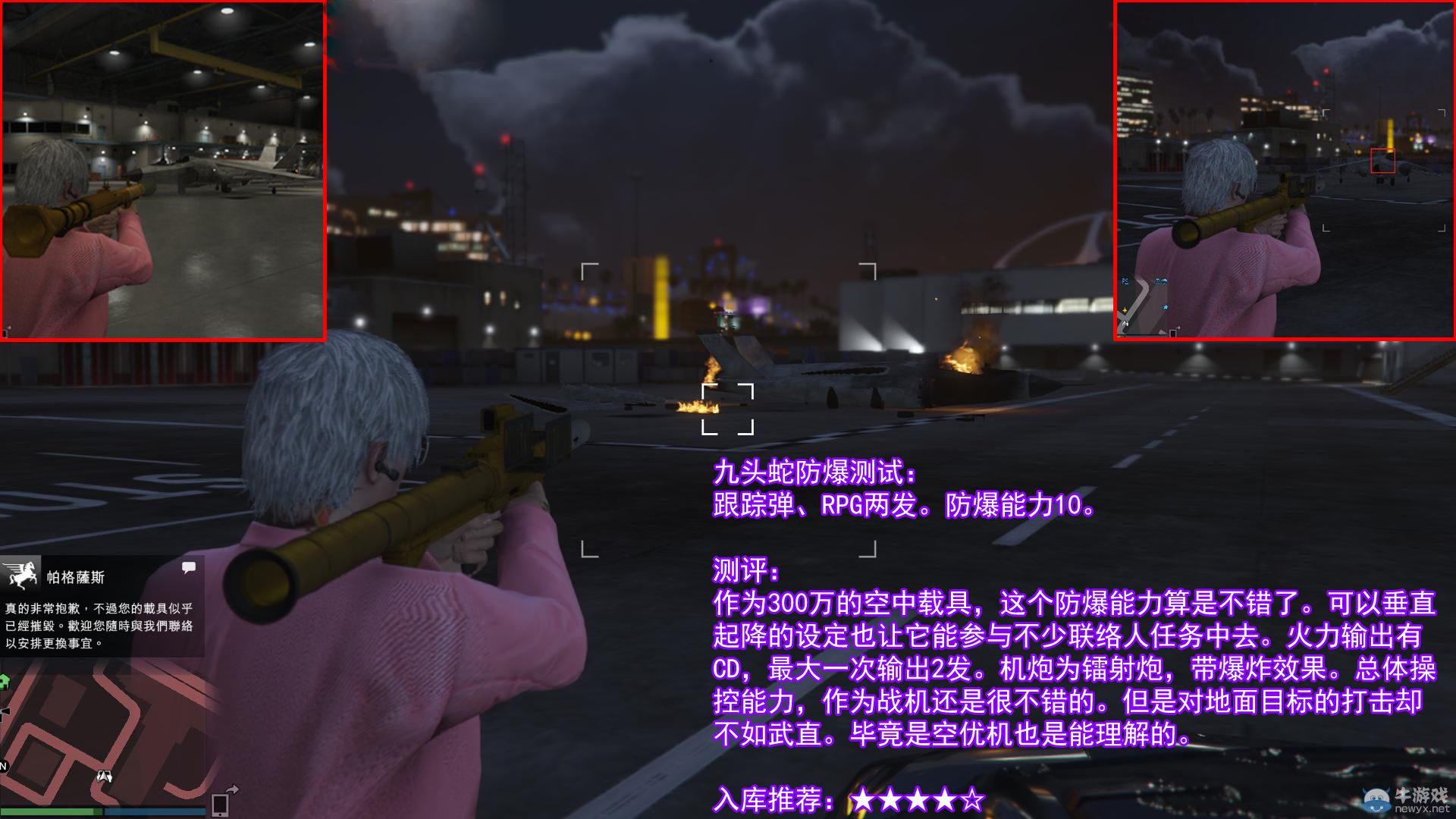The height and width of the screenshot is (819, 1456).
Task: Expand the top-left hangar inset view
Action: tap(163, 171)
